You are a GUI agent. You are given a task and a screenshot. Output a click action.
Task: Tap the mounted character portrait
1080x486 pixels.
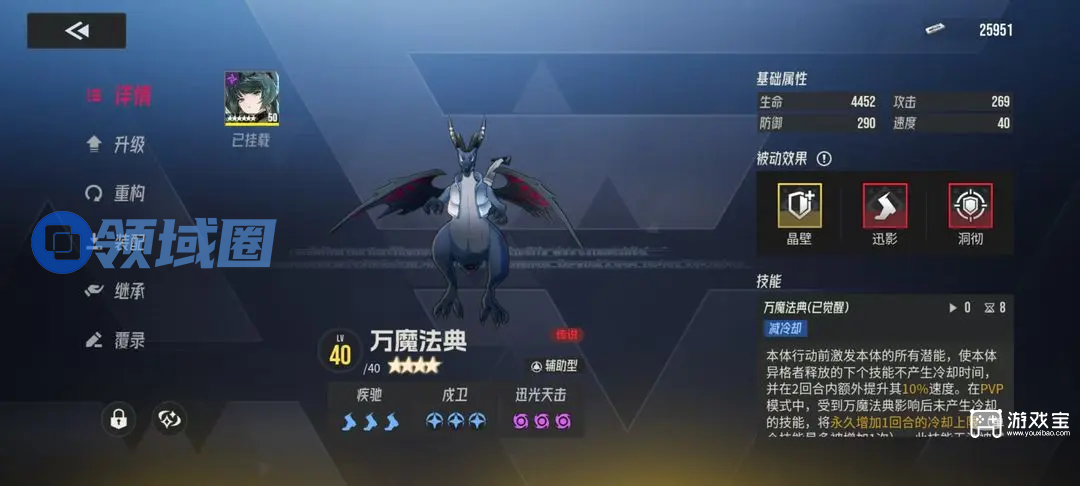click(x=251, y=99)
